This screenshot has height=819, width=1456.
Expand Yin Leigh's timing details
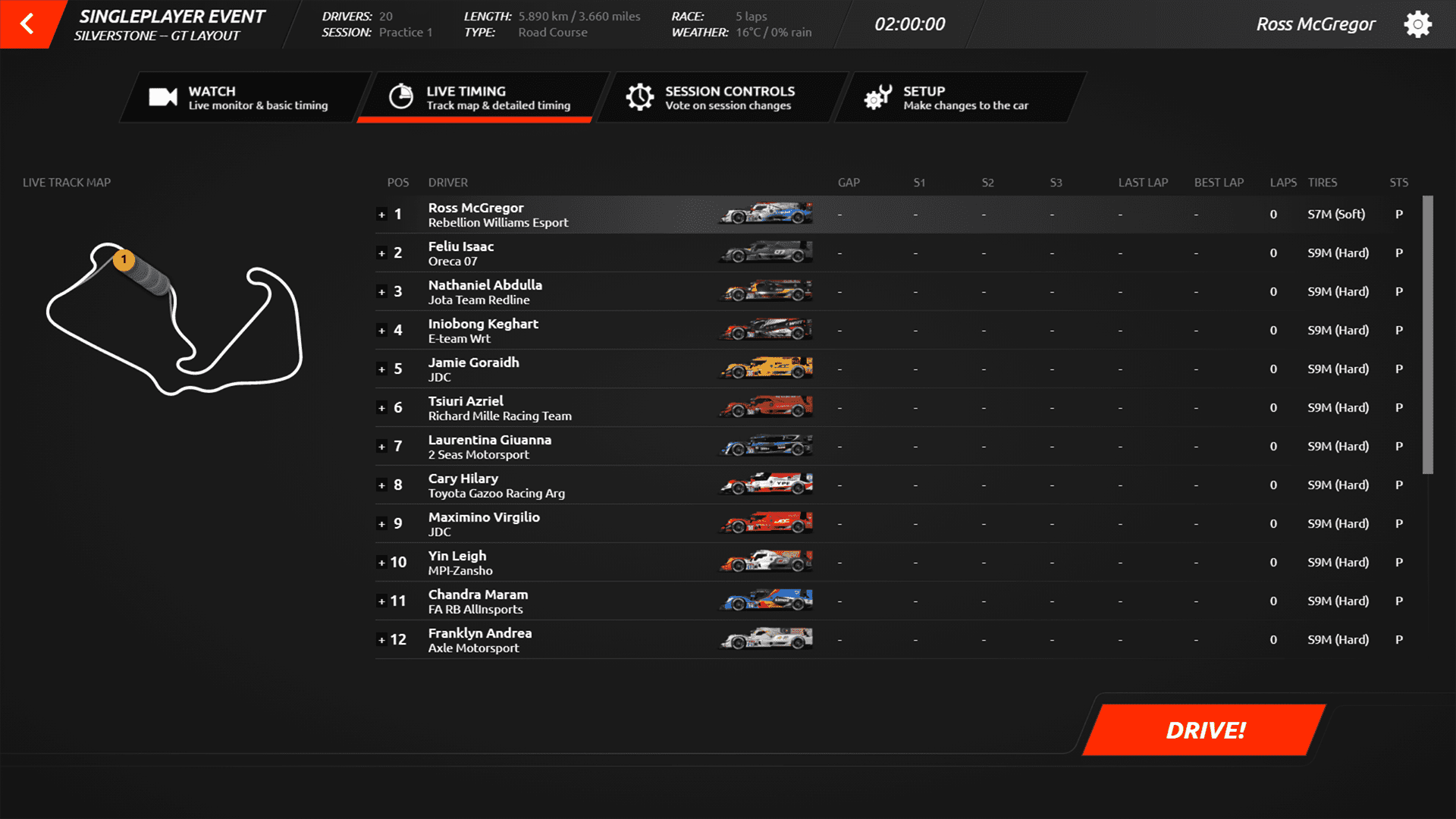point(382,563)
